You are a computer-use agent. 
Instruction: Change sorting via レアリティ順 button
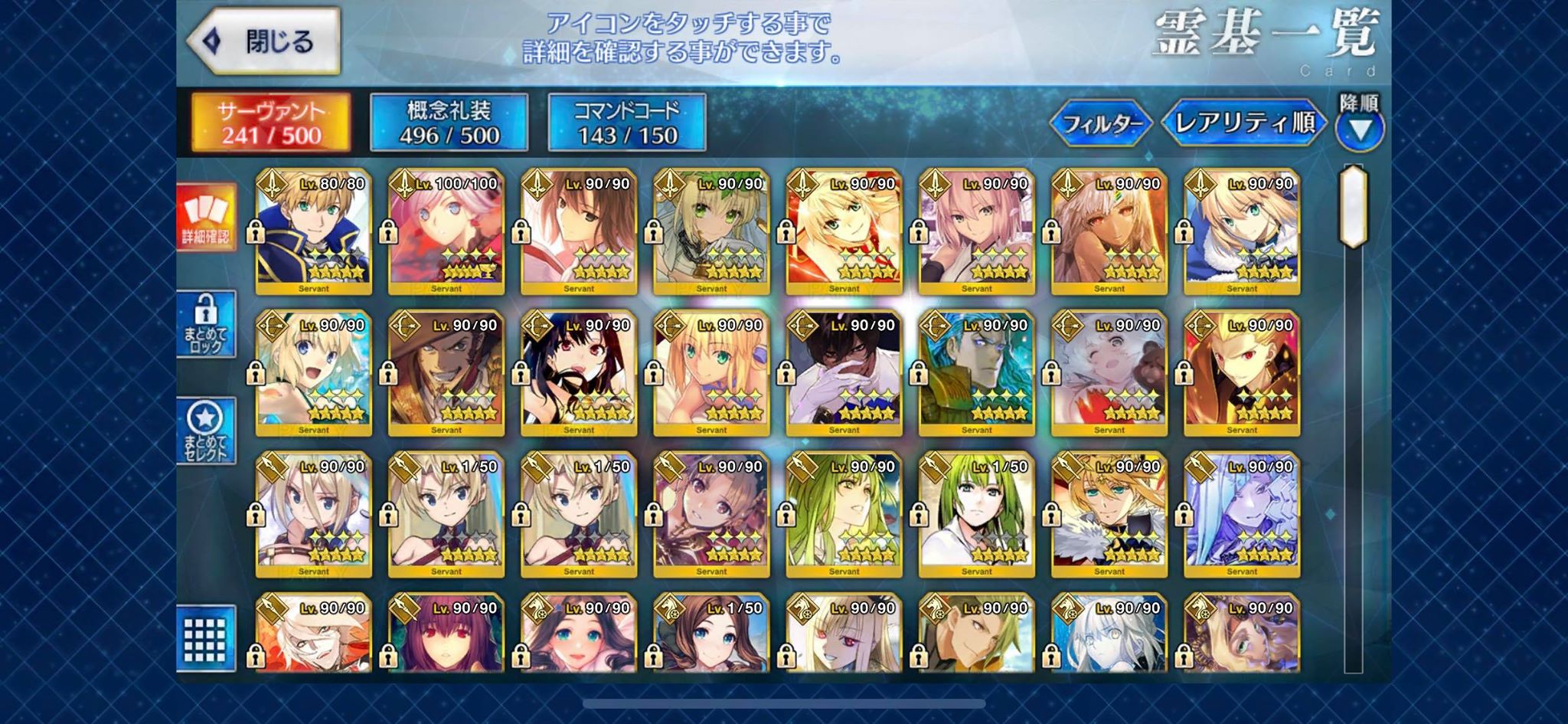1243,123
